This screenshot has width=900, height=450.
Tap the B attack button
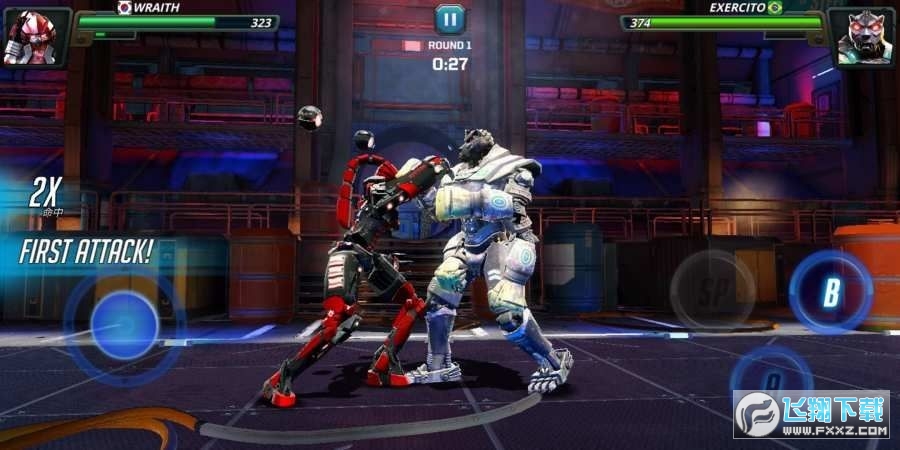[830, 292]
